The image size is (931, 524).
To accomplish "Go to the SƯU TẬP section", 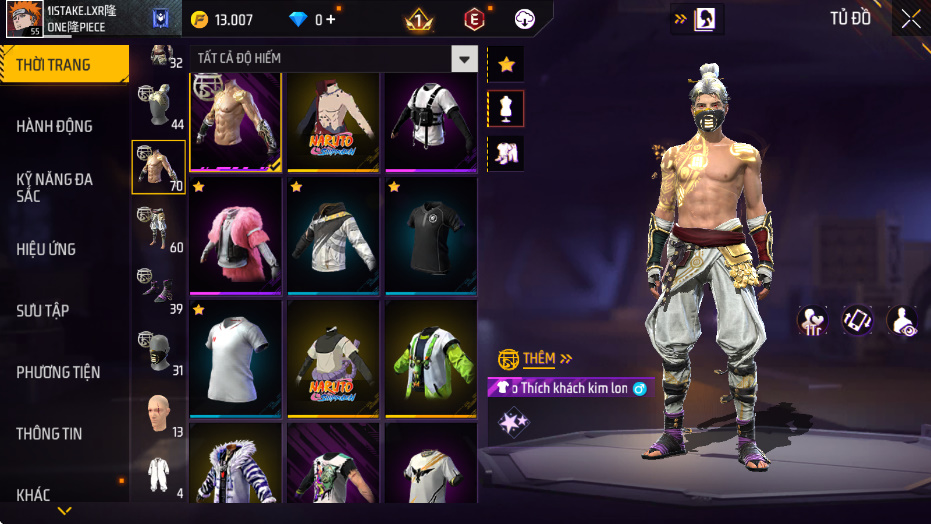I will pyautogui.click(x=43, y=311).
